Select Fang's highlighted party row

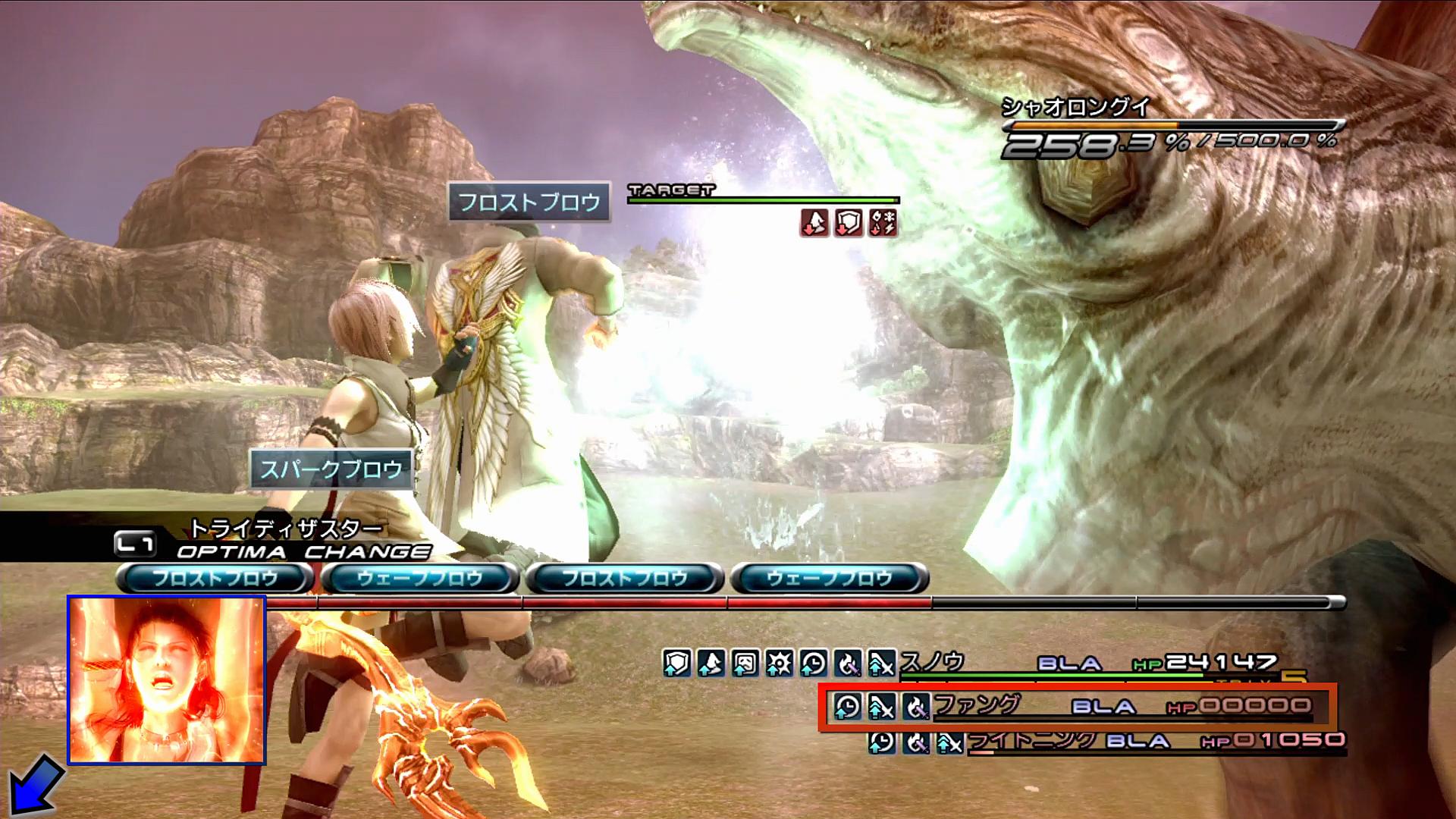coord(1077,707)
